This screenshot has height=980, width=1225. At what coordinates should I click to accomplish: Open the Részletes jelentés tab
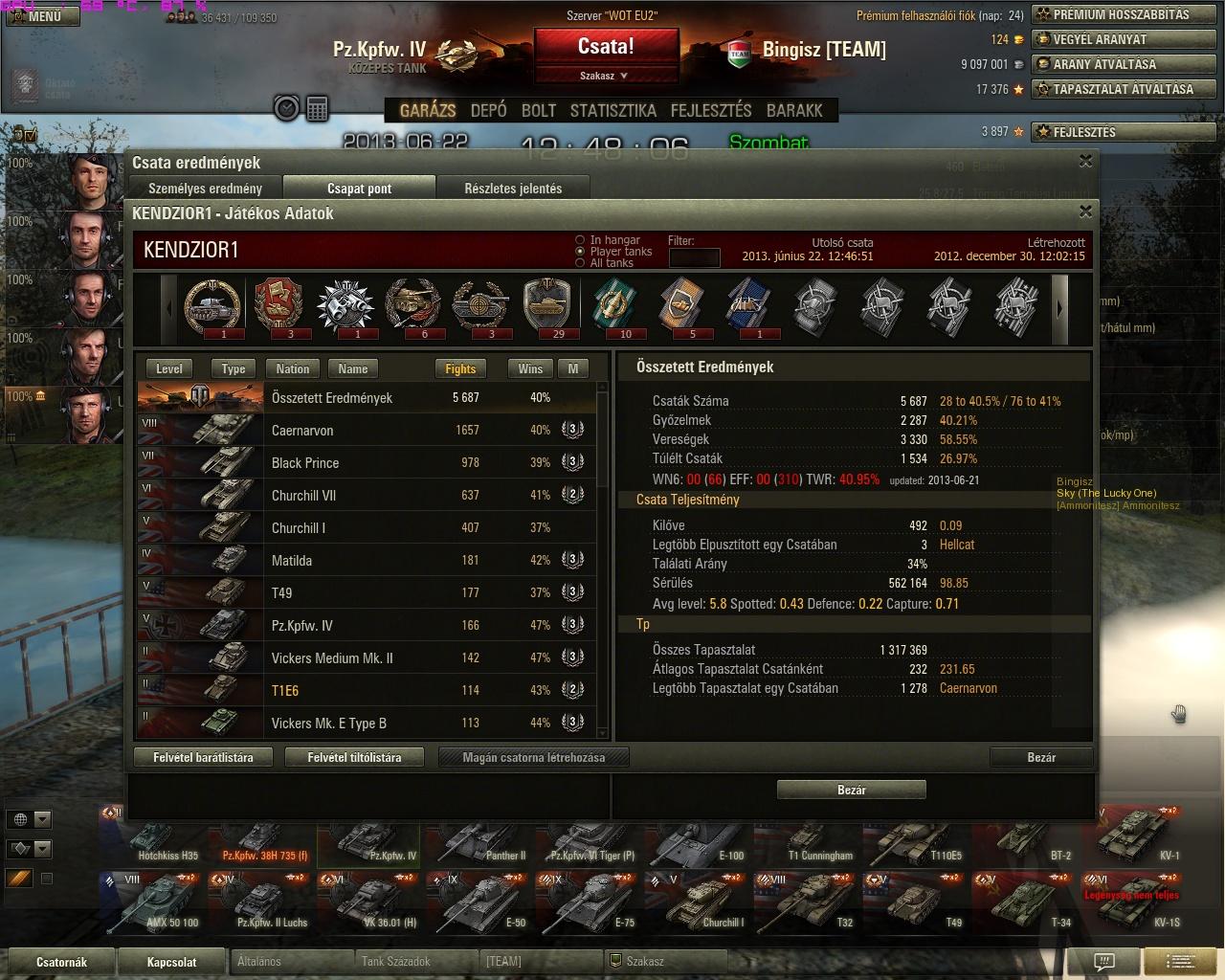click(513, 189)
